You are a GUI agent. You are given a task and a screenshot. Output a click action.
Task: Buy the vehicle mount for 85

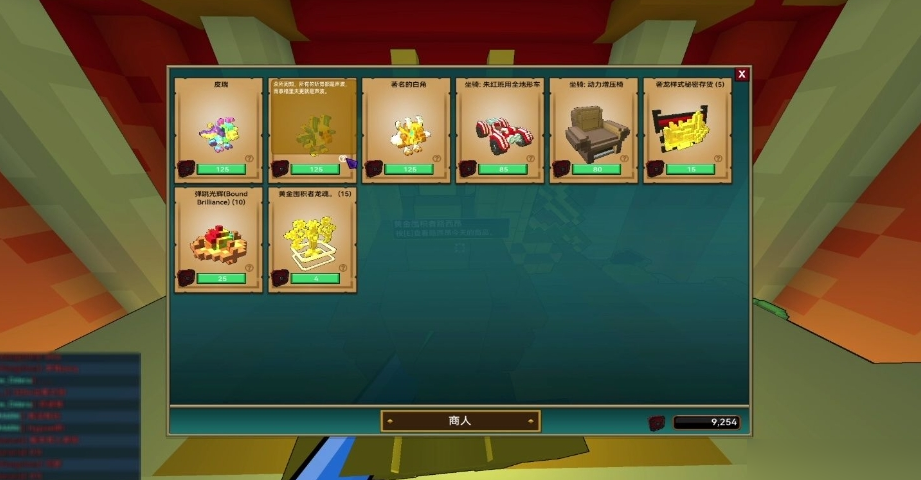tap(503, 169)
